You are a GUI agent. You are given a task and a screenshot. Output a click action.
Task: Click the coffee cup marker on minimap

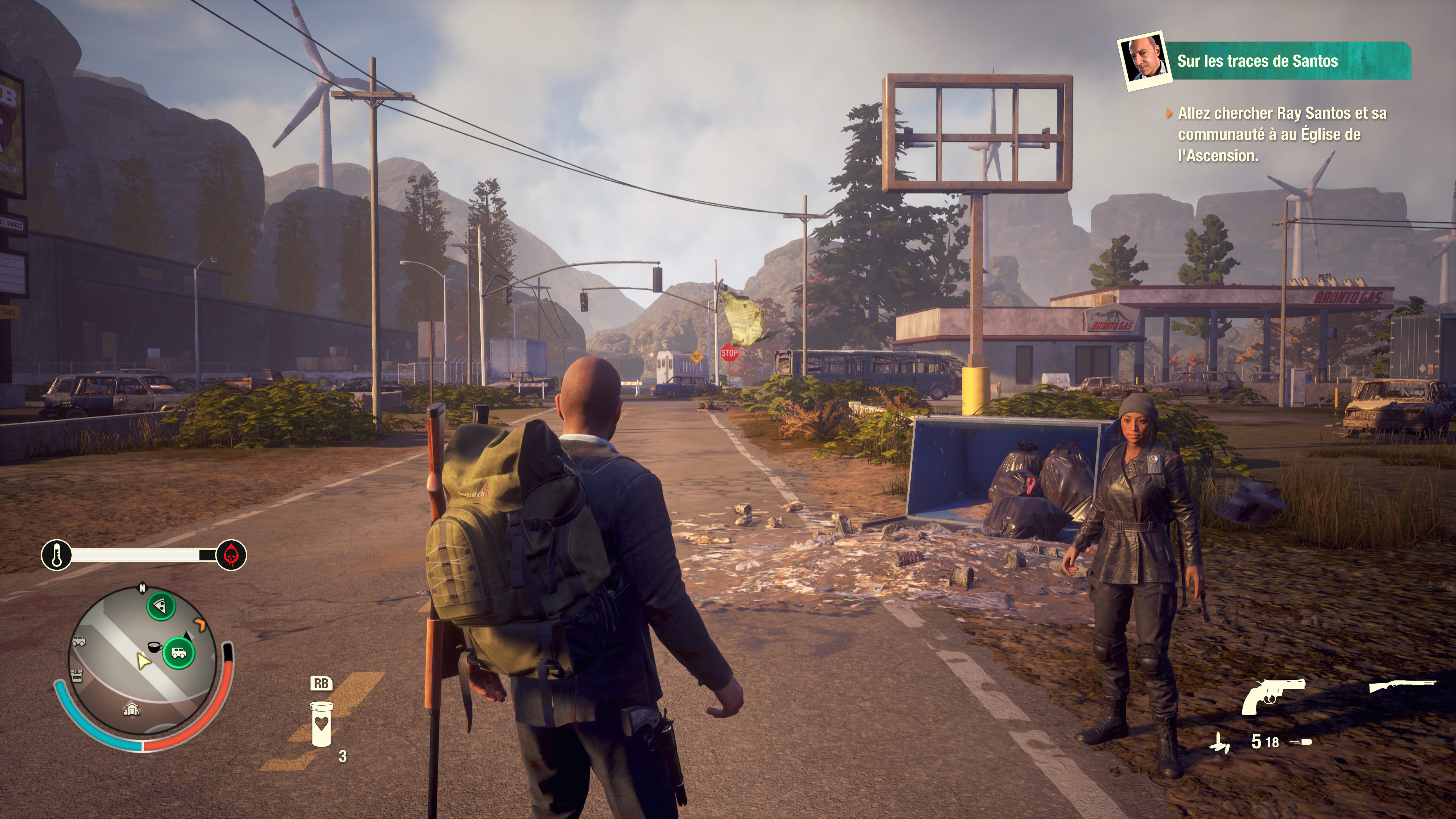coord(154,646)
